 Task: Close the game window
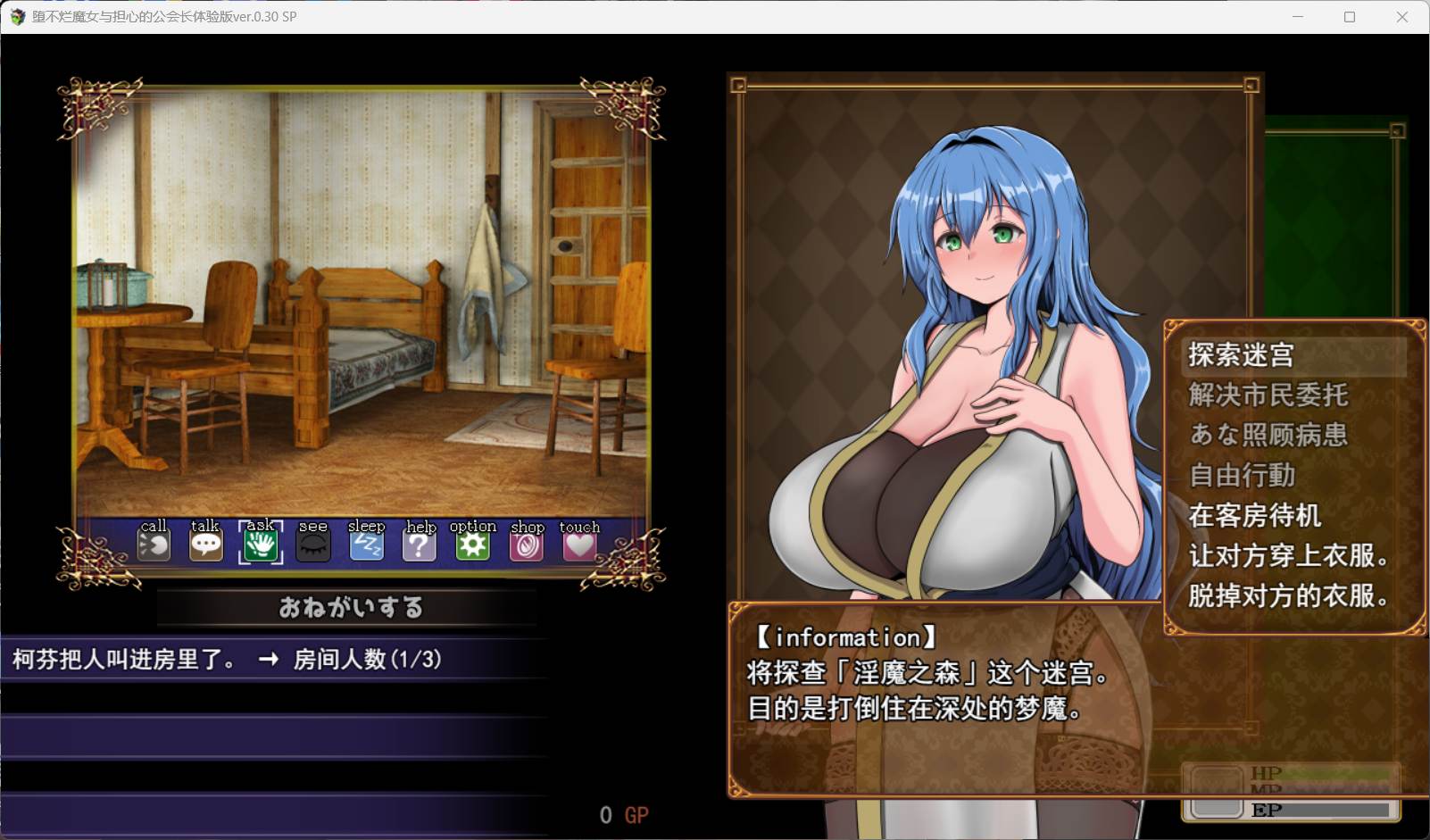pos(1402,17)
